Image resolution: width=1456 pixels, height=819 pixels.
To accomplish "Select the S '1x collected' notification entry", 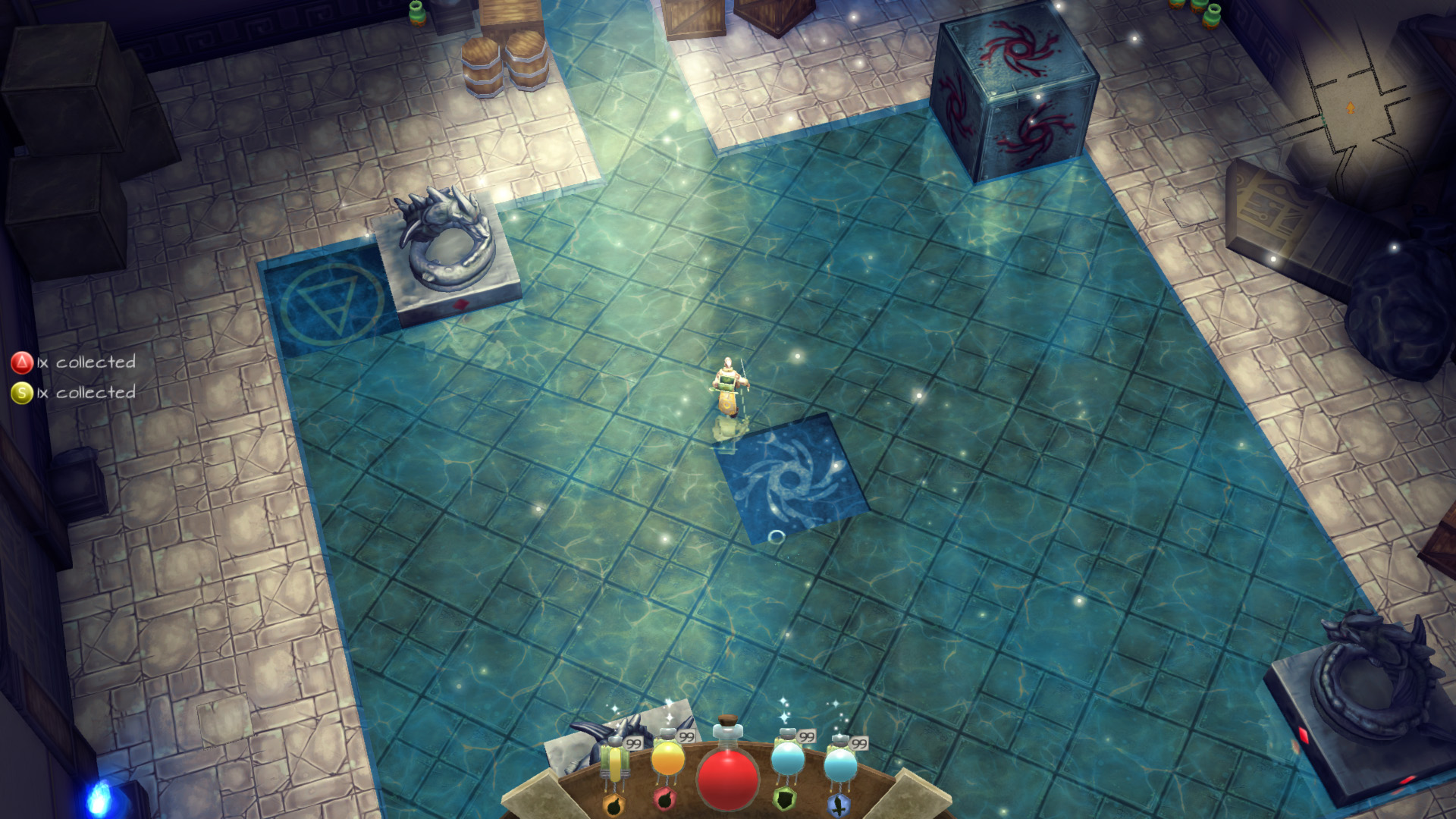I will (x=72, y=393).
